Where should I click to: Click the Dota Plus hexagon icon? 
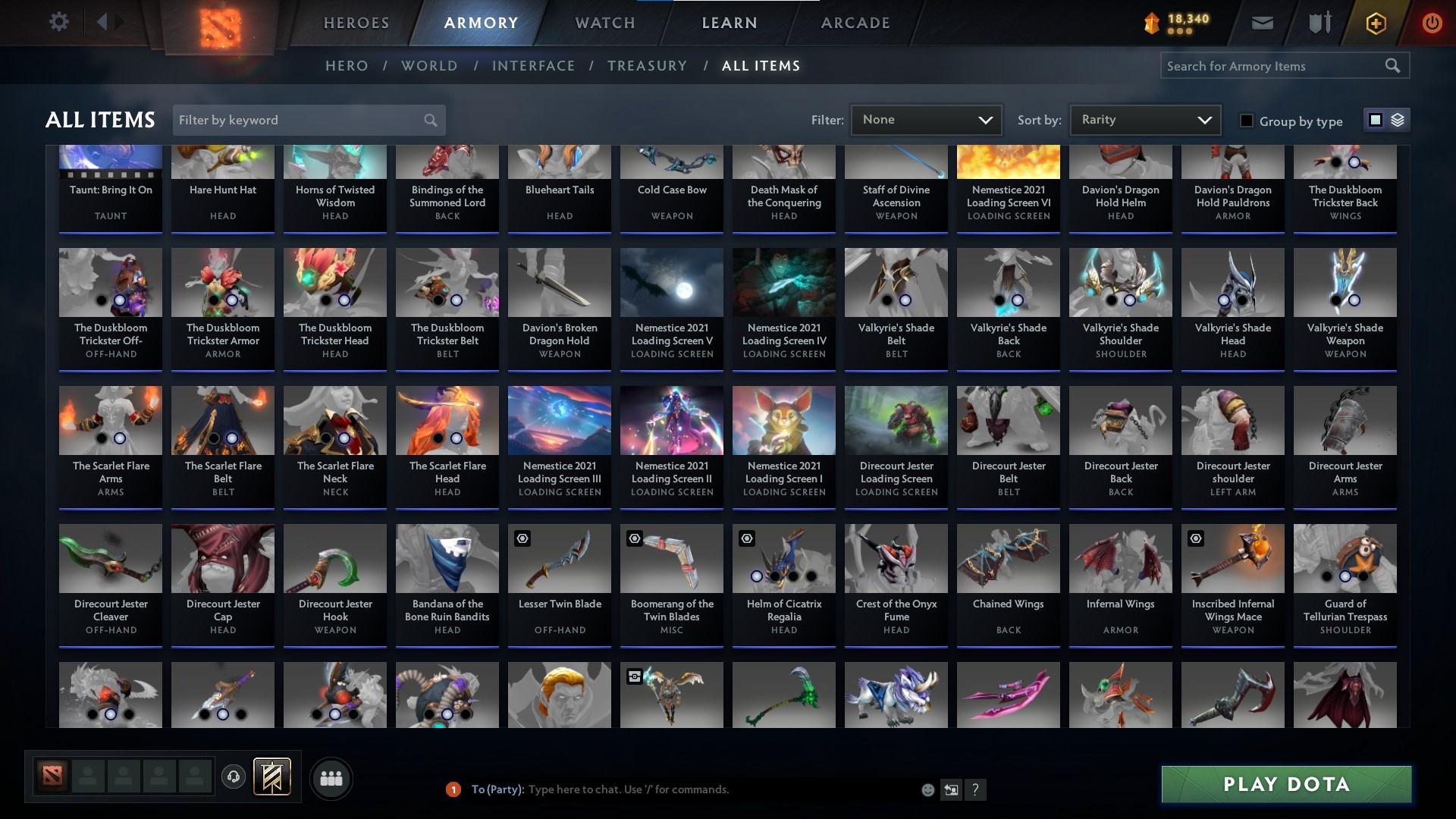pos(1375,23)
